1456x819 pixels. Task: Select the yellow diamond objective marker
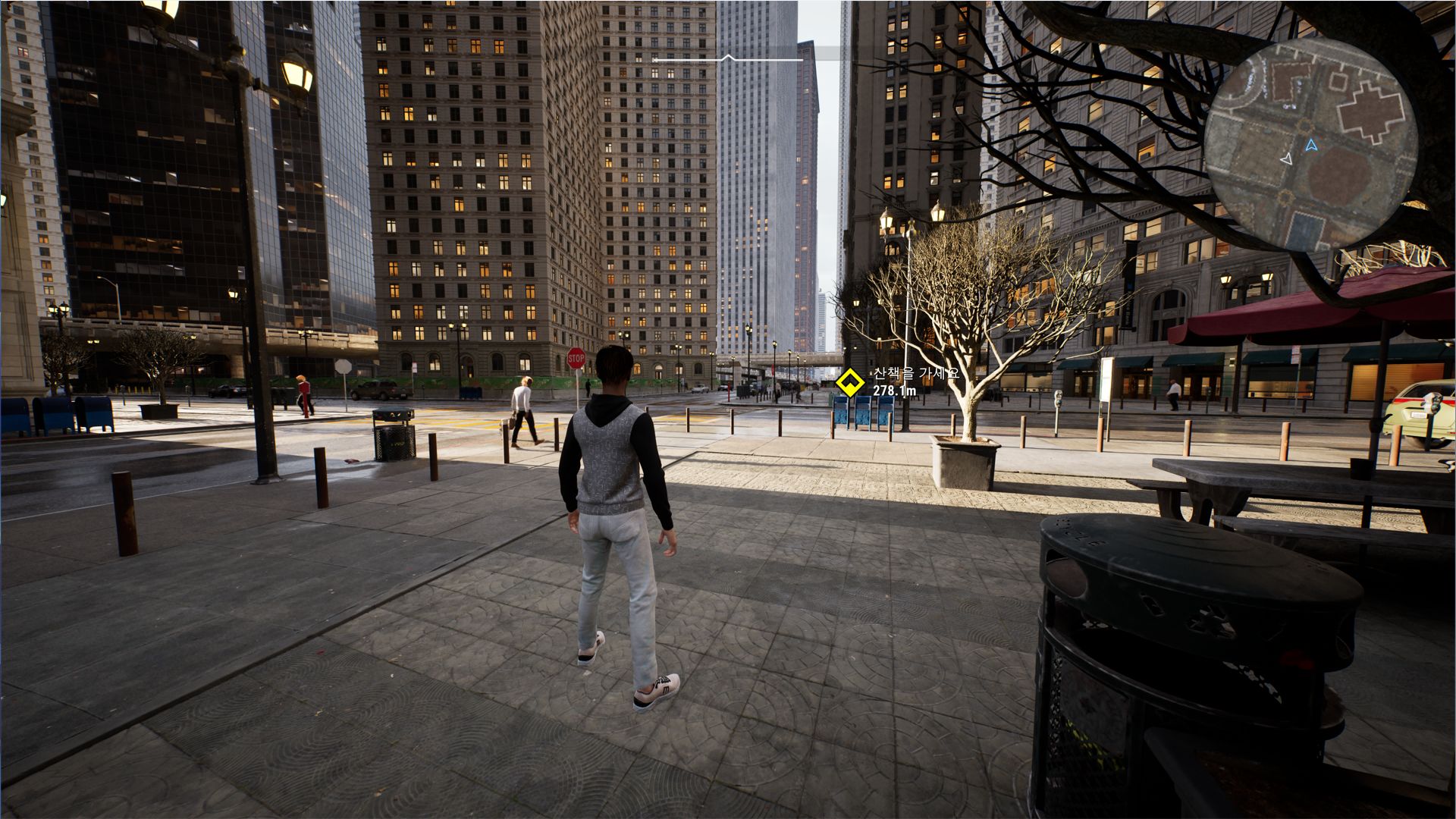click(x=849, y=382)
